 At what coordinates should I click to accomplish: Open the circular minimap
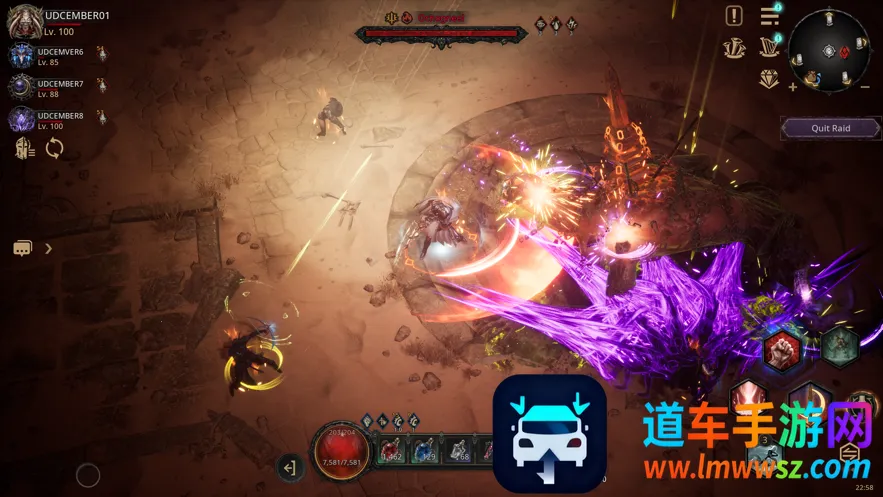(829, 50)
